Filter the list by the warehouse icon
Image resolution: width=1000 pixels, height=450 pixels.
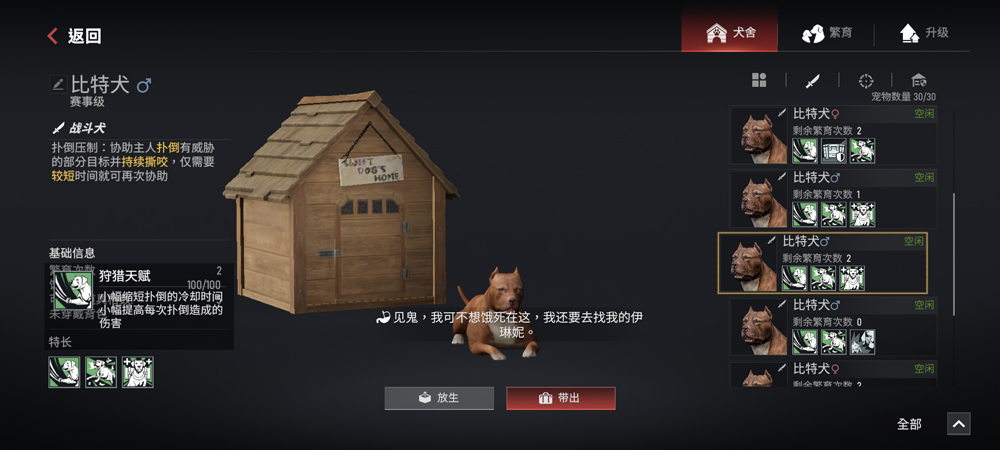919,80
